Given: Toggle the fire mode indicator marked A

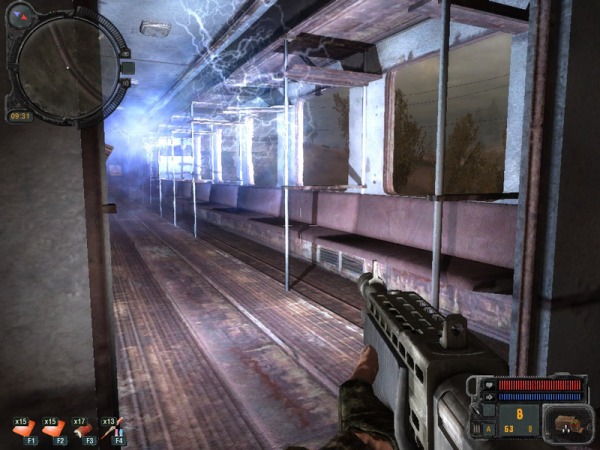Looking at the screenshot, I should pos(489,429).
